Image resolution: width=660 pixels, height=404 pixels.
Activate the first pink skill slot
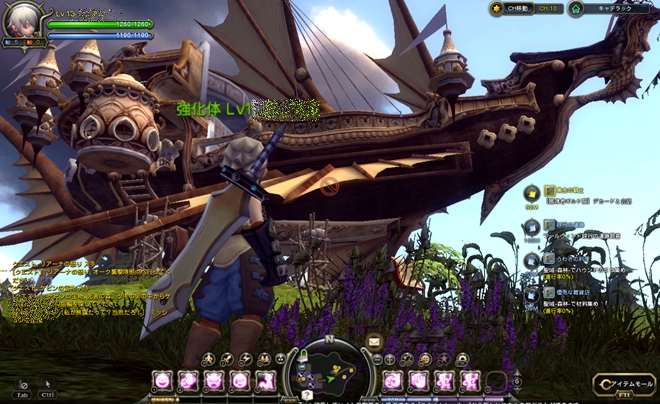161,380
